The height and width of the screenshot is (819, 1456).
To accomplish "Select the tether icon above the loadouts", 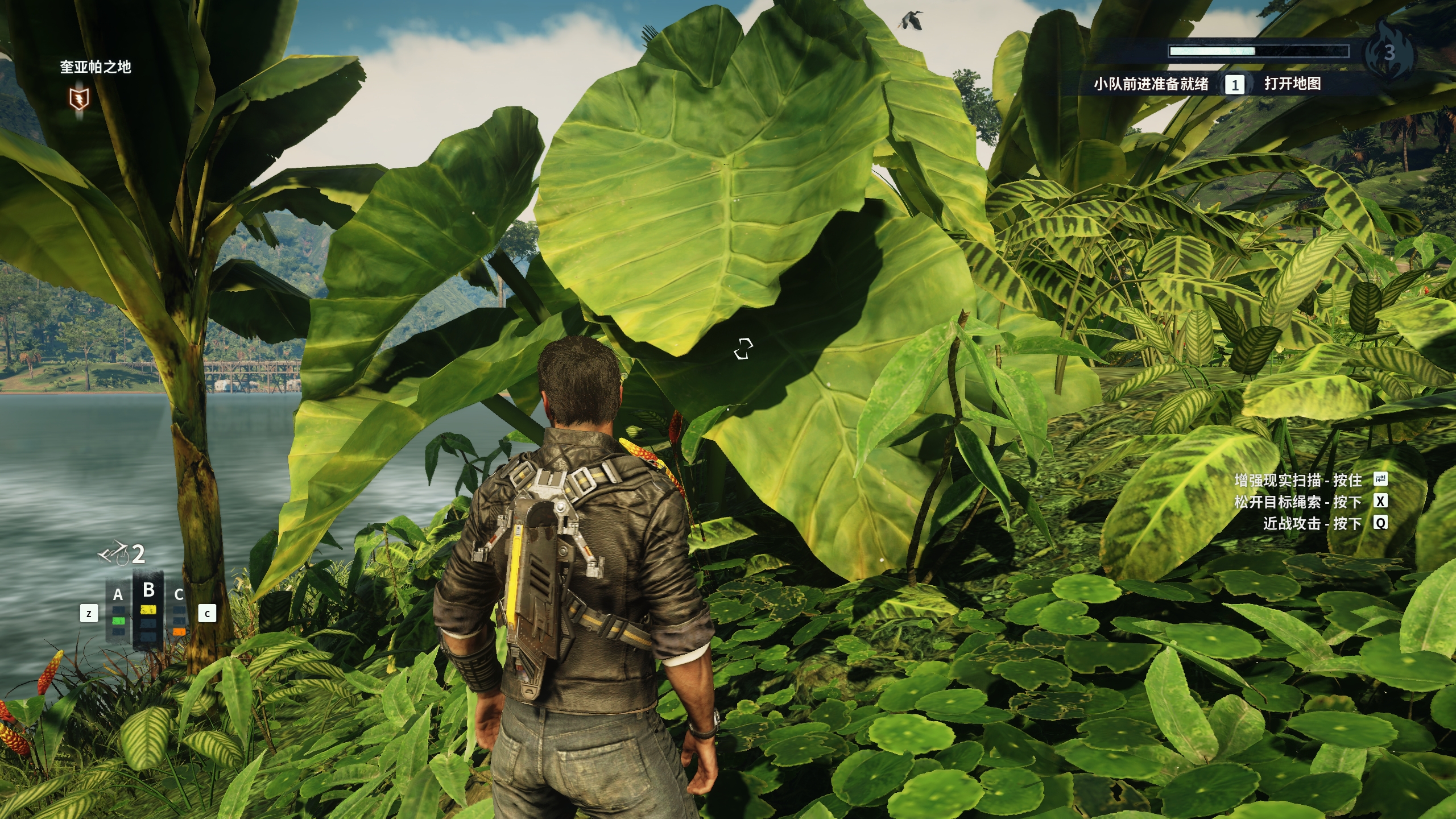I will (114, 553).
